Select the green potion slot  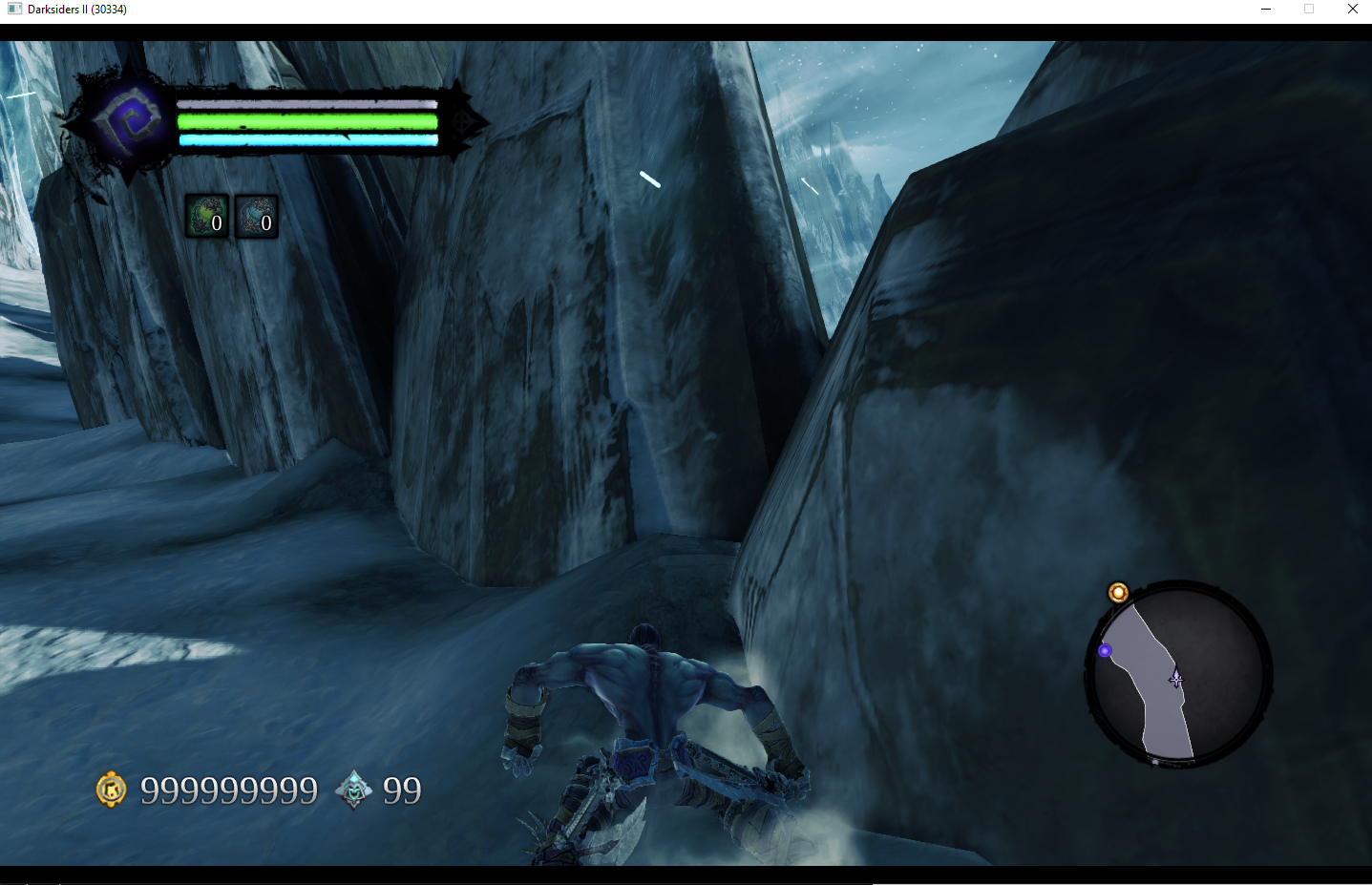pos(206,216)
